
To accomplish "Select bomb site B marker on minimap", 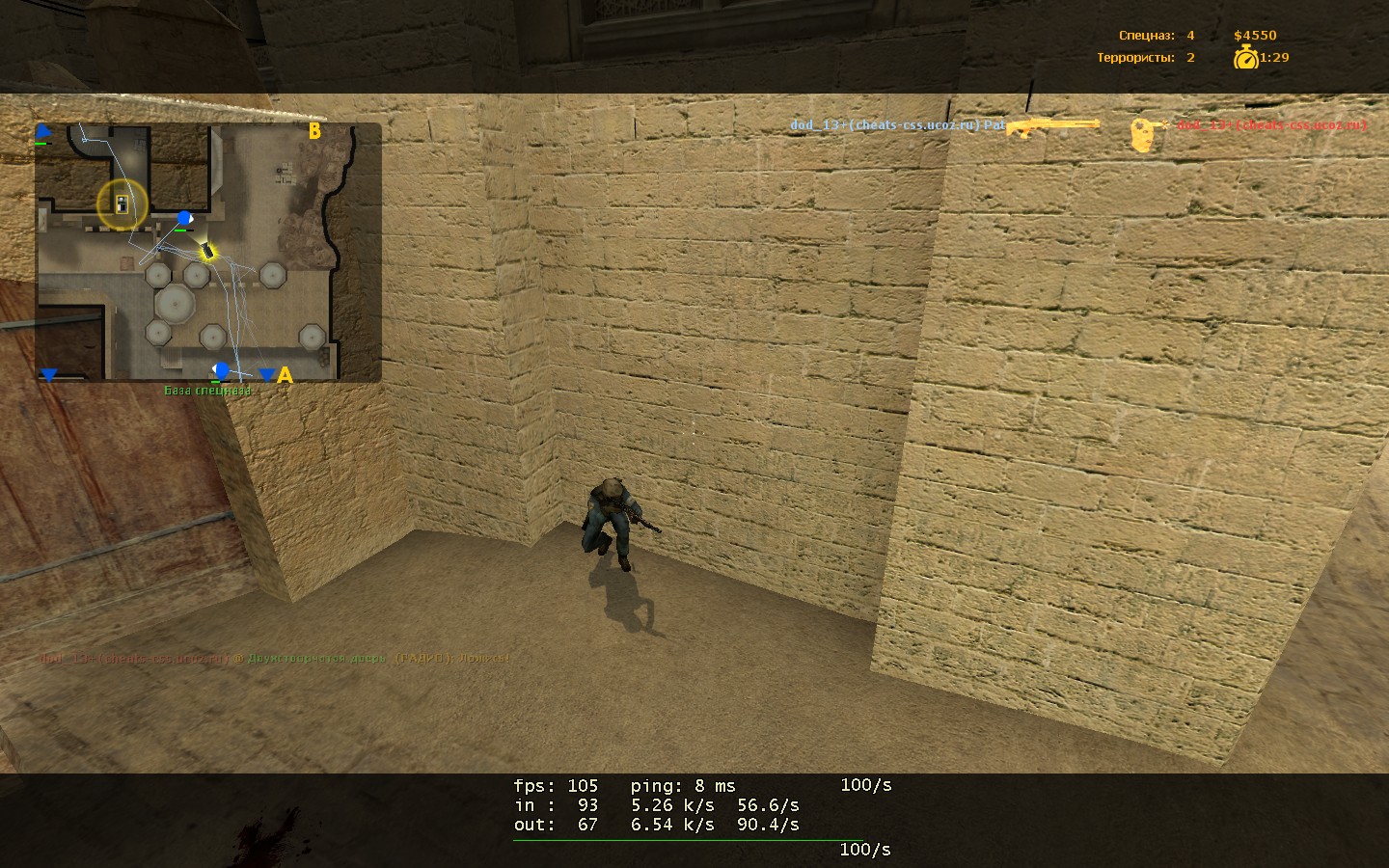I will point(314,131).
